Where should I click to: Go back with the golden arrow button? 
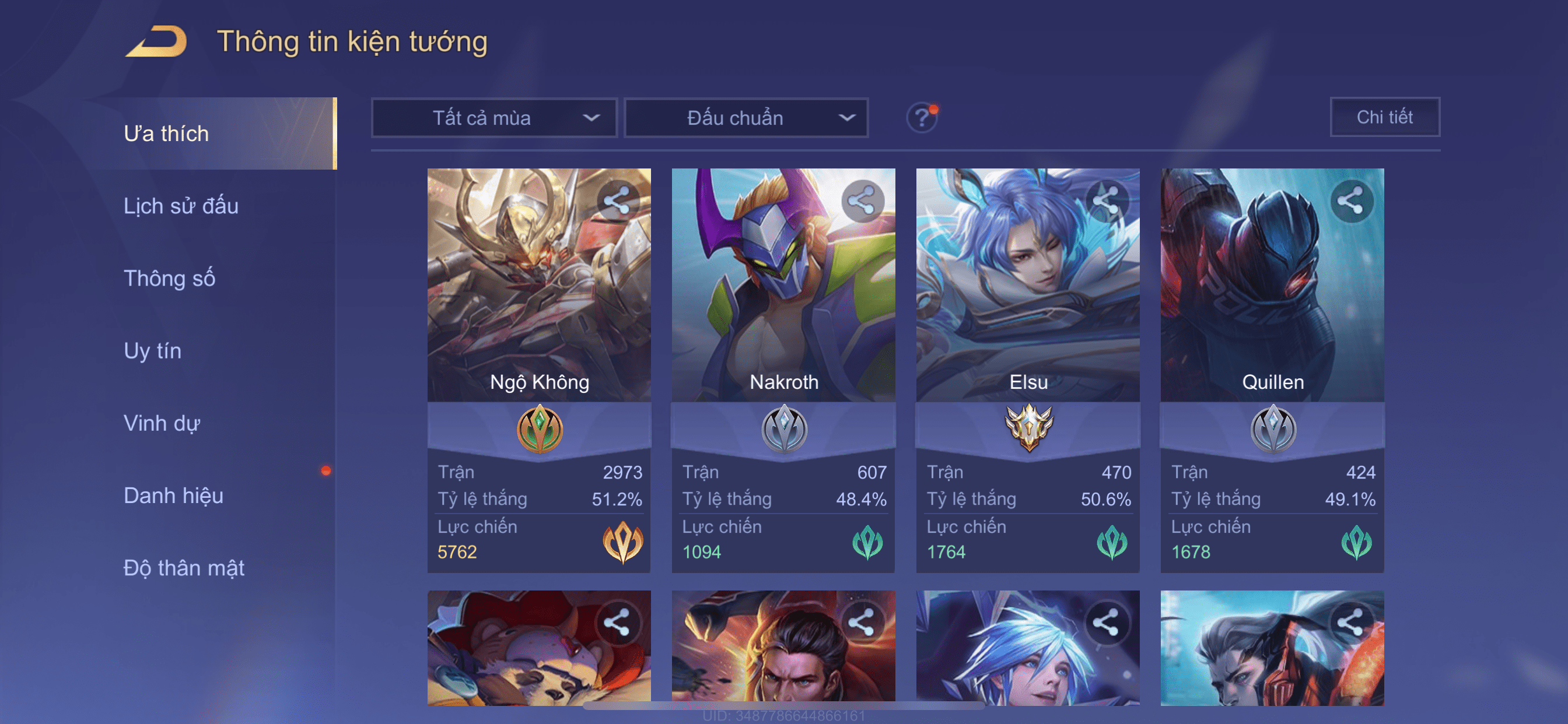156,42
